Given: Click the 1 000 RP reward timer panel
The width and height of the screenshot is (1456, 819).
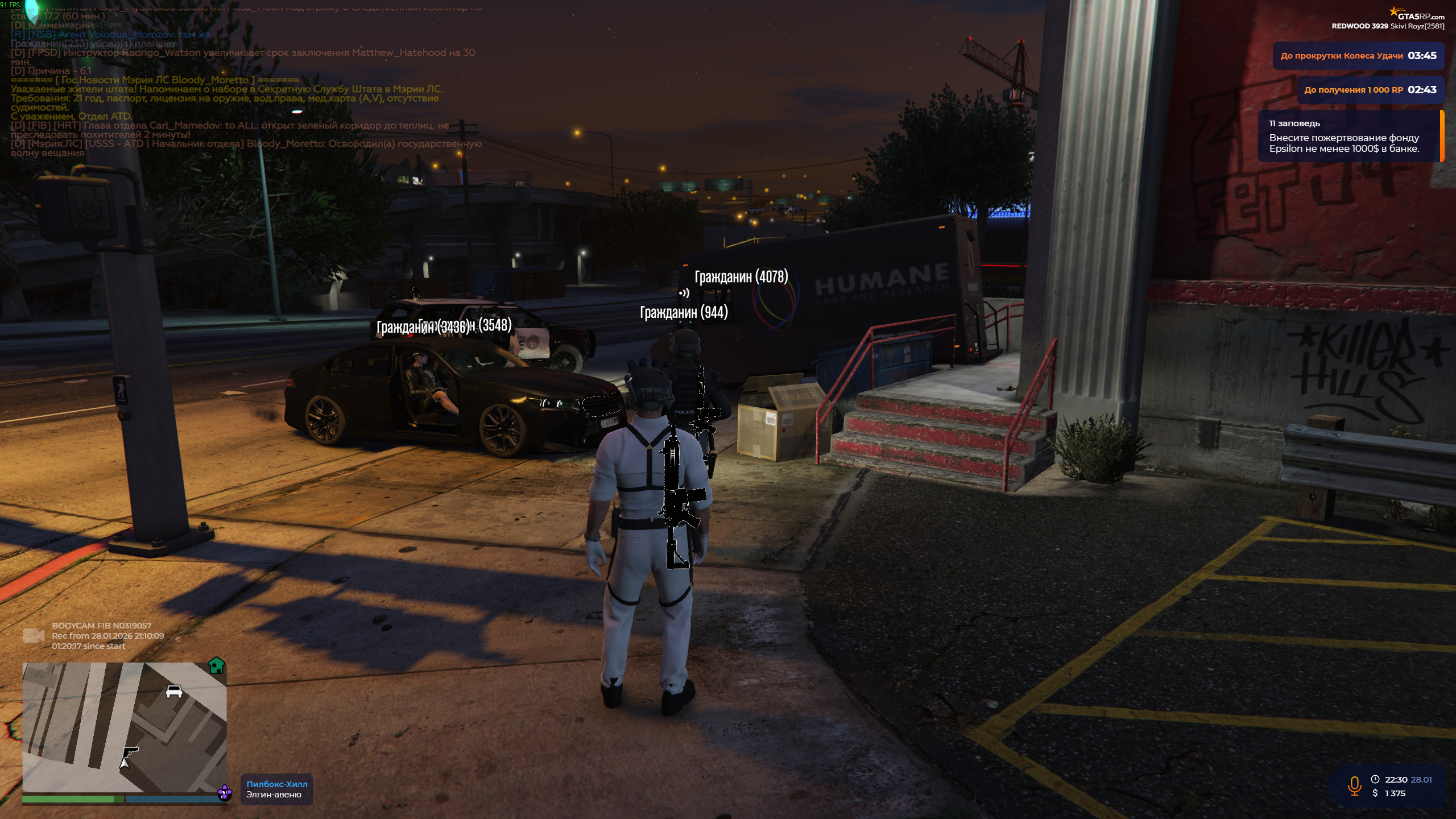Looking at the screenshot, I should [1370, 90].
